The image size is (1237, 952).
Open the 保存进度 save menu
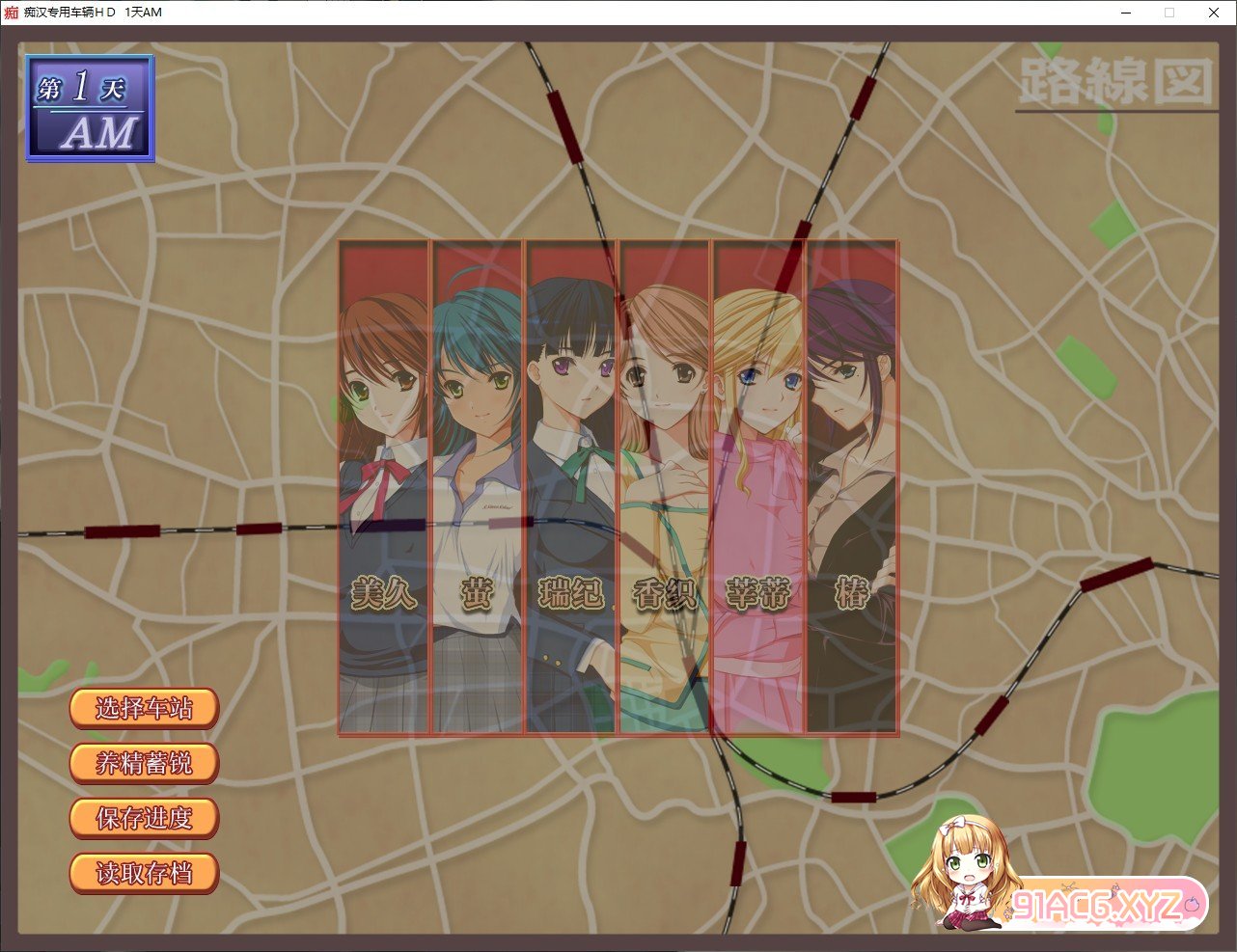point(144,819)
